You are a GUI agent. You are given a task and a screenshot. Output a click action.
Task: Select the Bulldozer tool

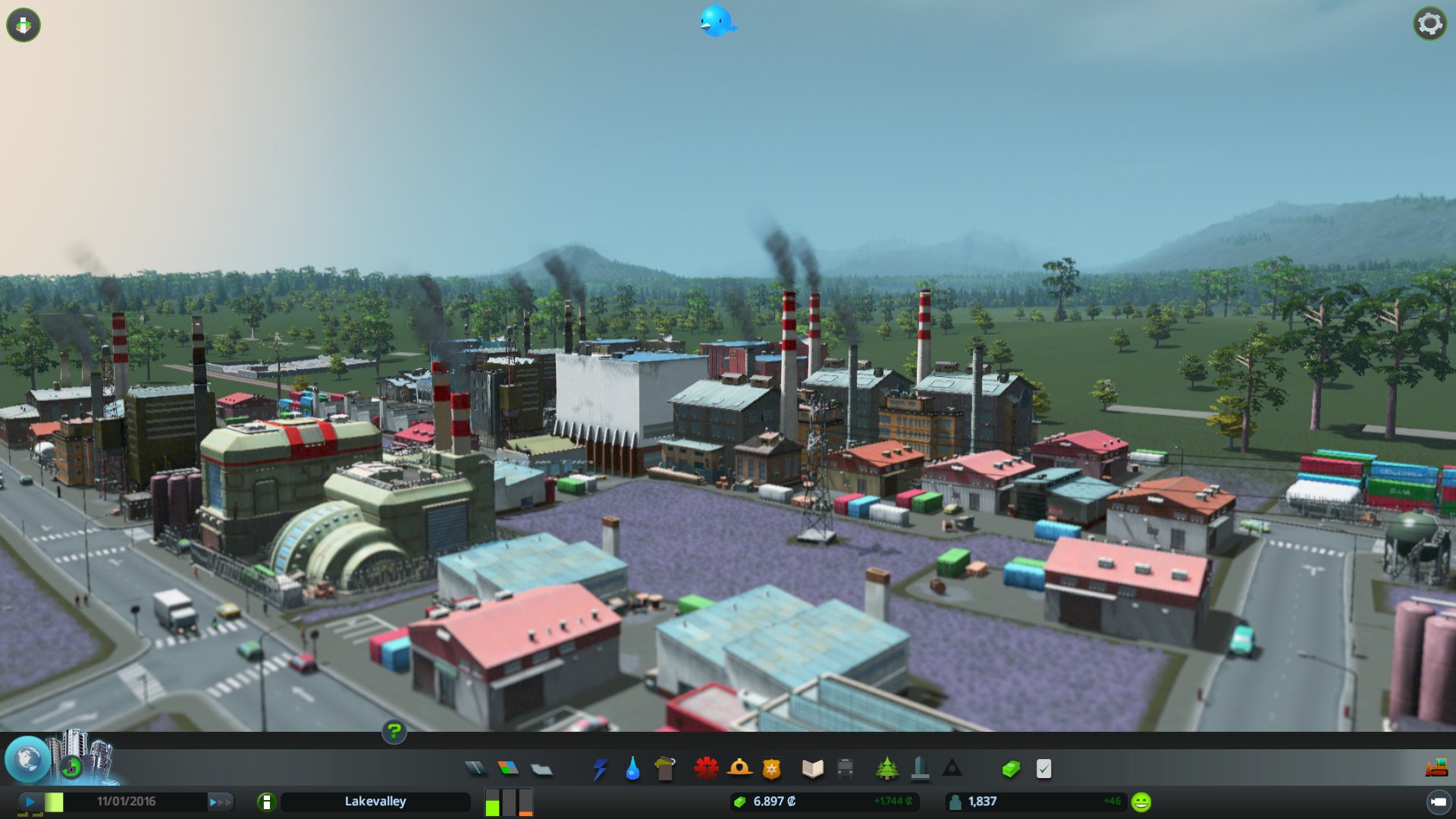click(x=1437, y=768)
